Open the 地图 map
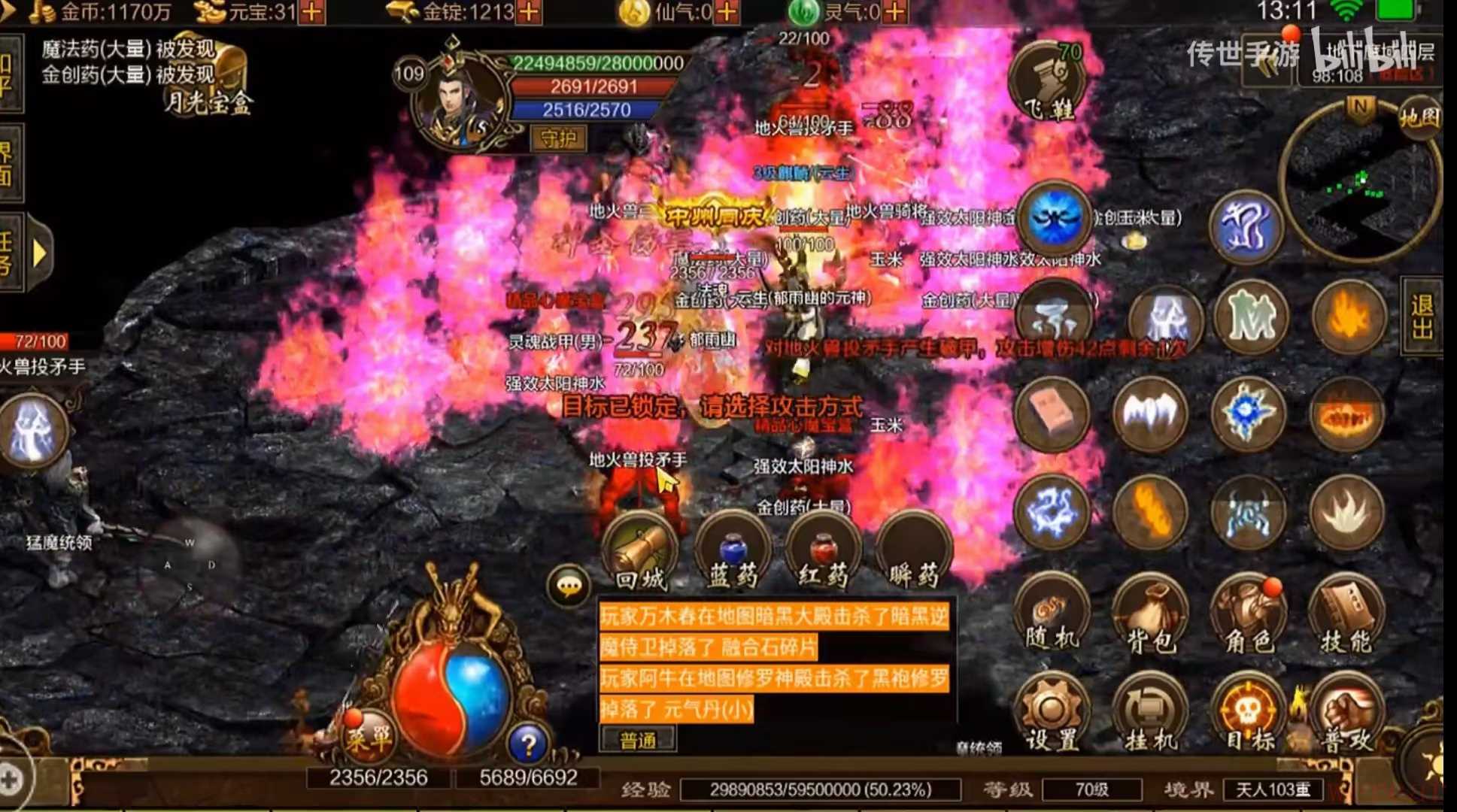This screenshot has height=812, width=1457. tap(1419, 118)
